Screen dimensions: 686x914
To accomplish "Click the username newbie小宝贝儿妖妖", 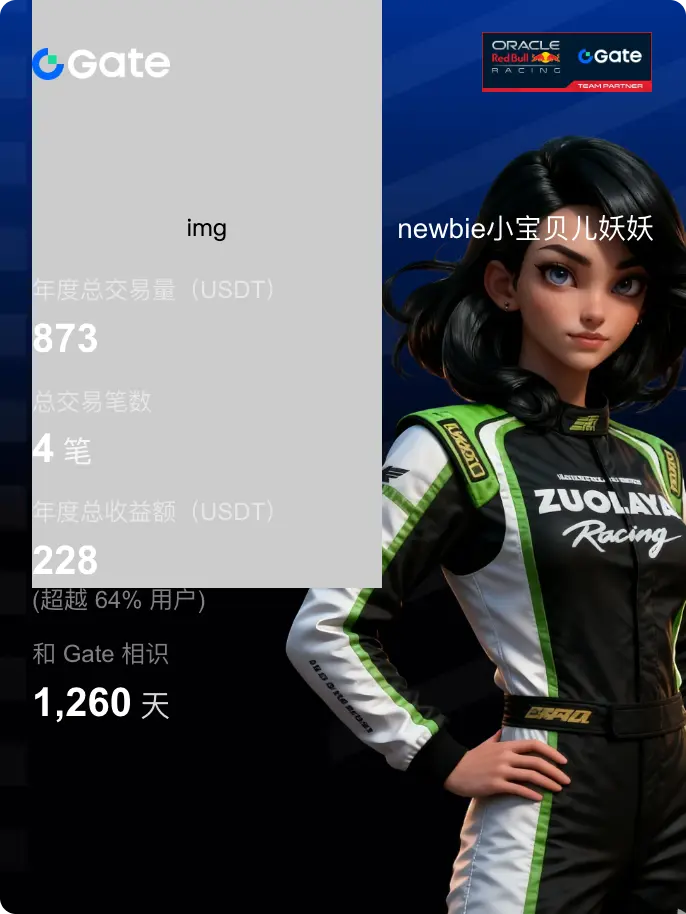I will pos(525,229).
